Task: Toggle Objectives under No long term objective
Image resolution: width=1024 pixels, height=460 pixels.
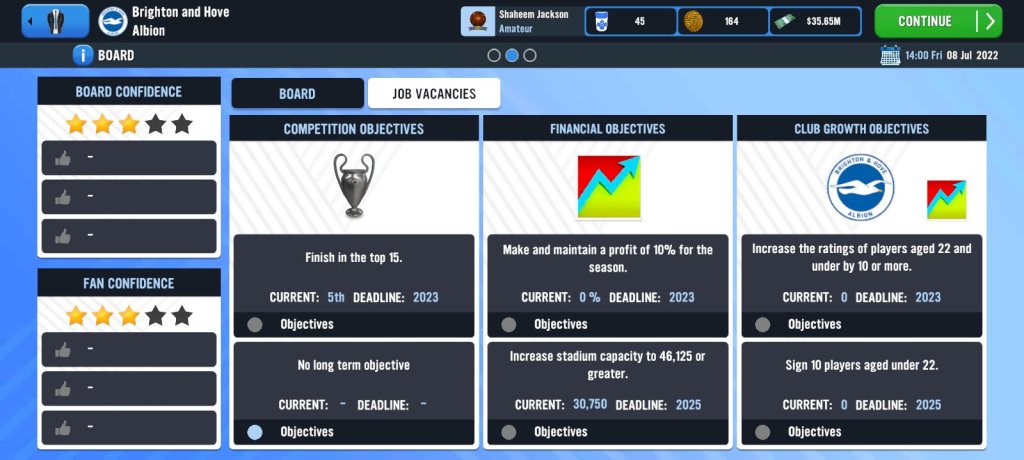Action: (255, 432)
